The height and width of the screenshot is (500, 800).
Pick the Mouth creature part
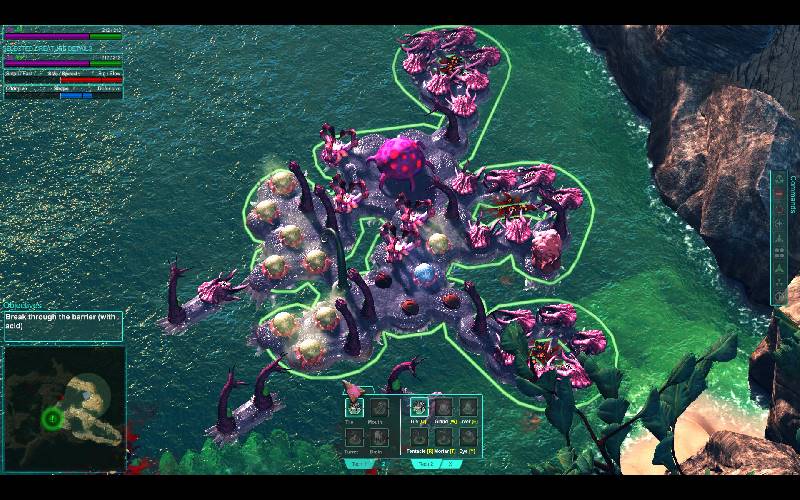[378, 407]
